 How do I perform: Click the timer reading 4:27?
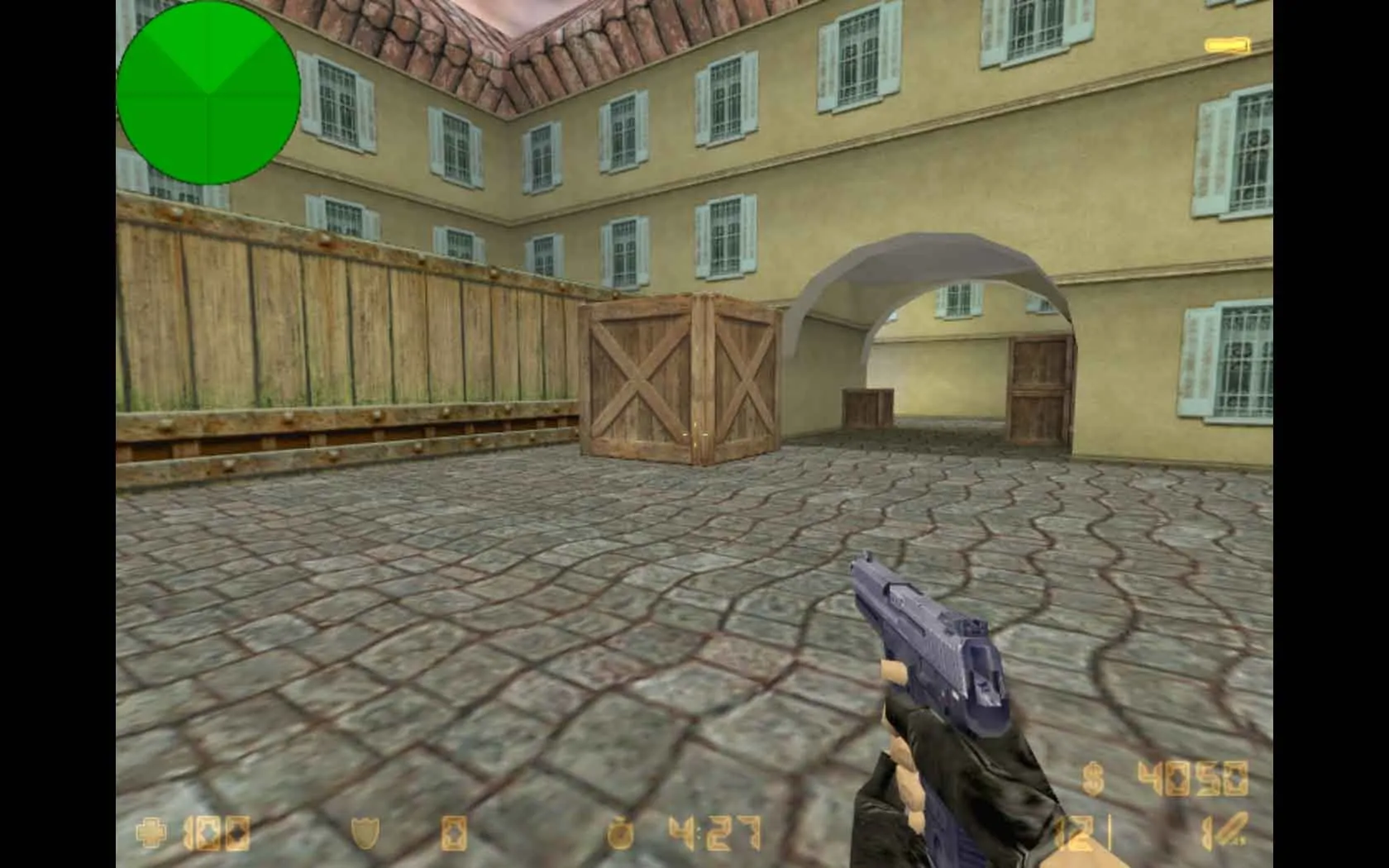coord(713,833)
